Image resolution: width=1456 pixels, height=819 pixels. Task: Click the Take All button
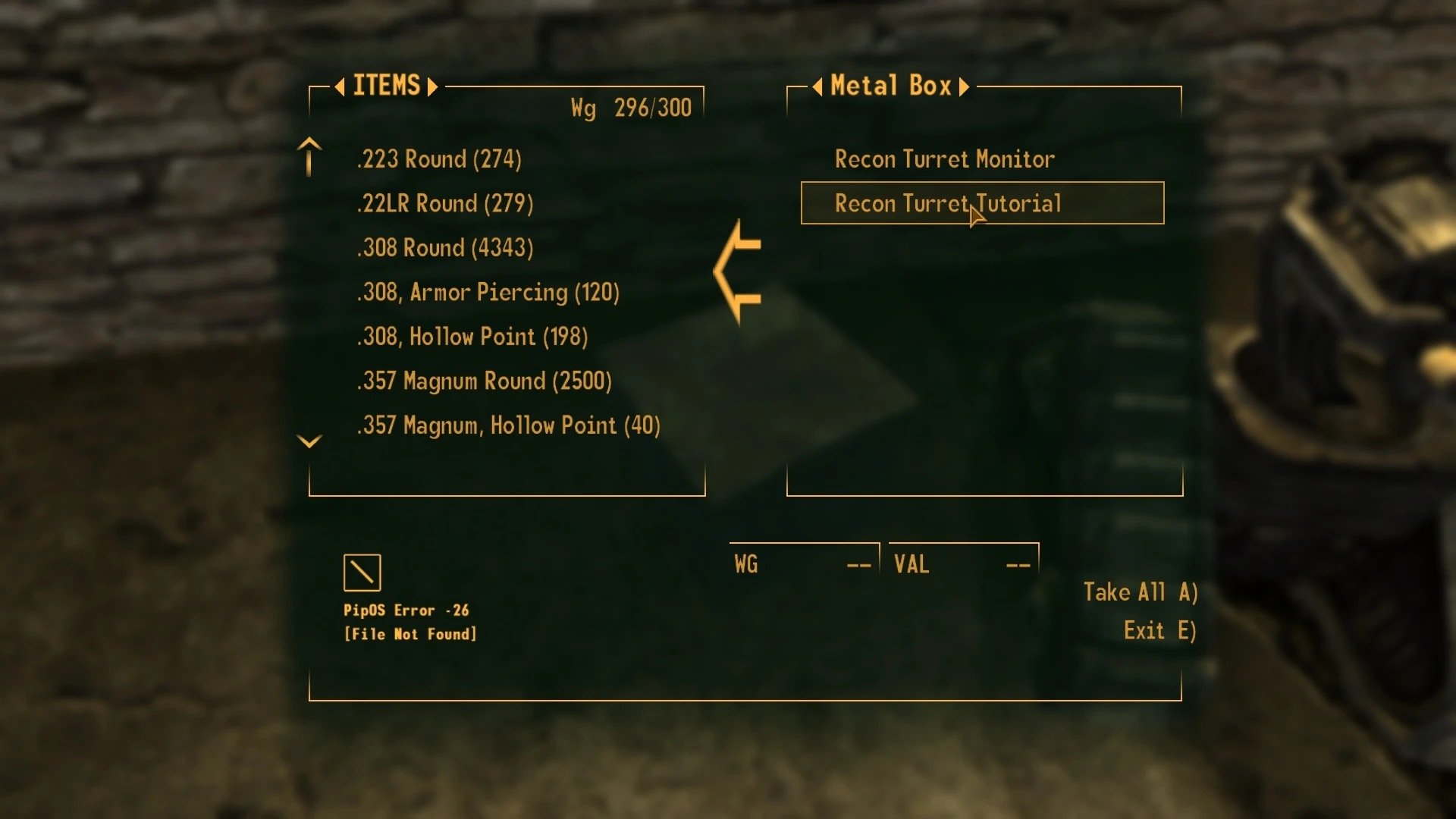1140,592
